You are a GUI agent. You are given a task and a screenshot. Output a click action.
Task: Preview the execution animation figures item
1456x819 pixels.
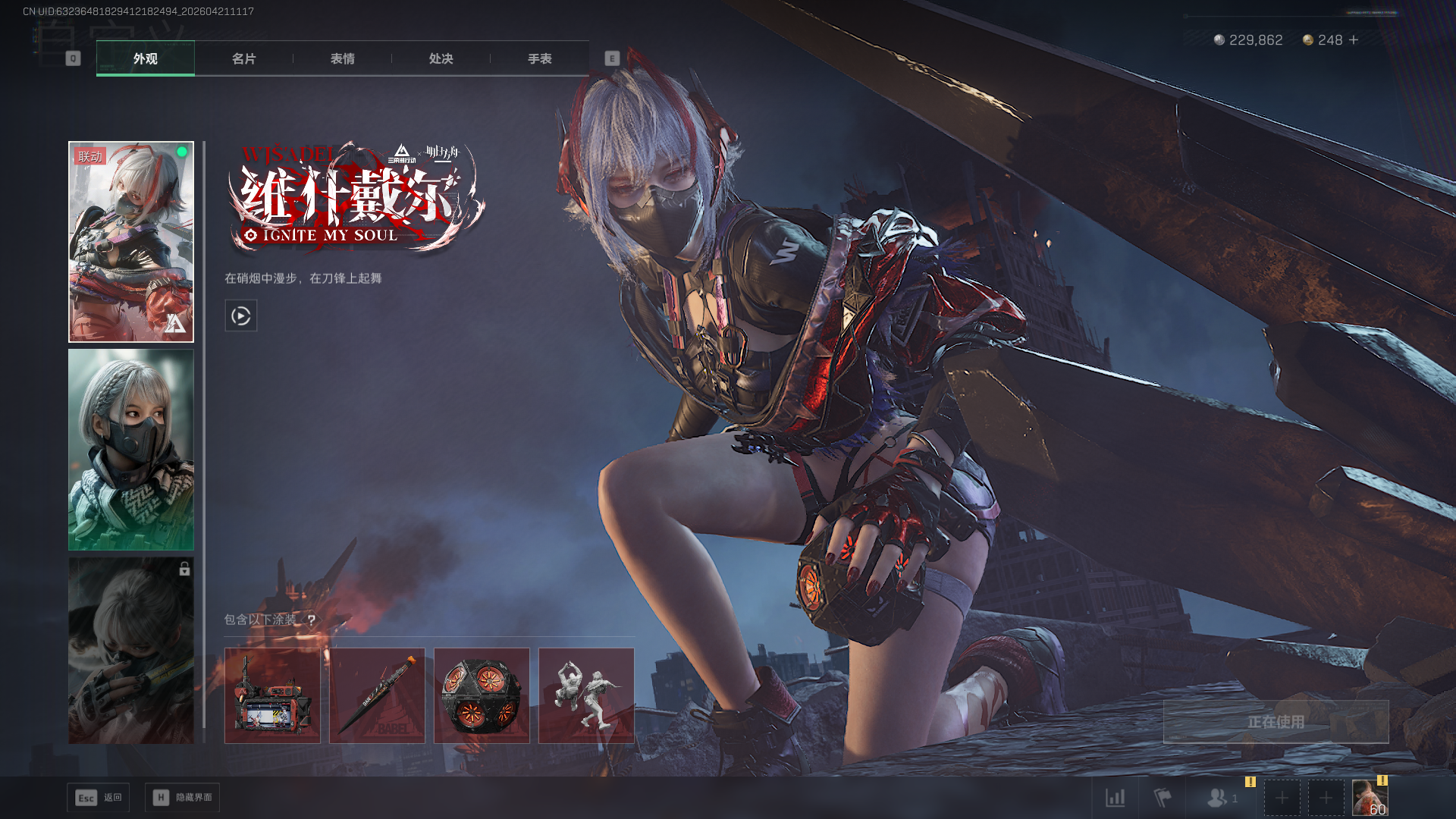tap(586, 695)
